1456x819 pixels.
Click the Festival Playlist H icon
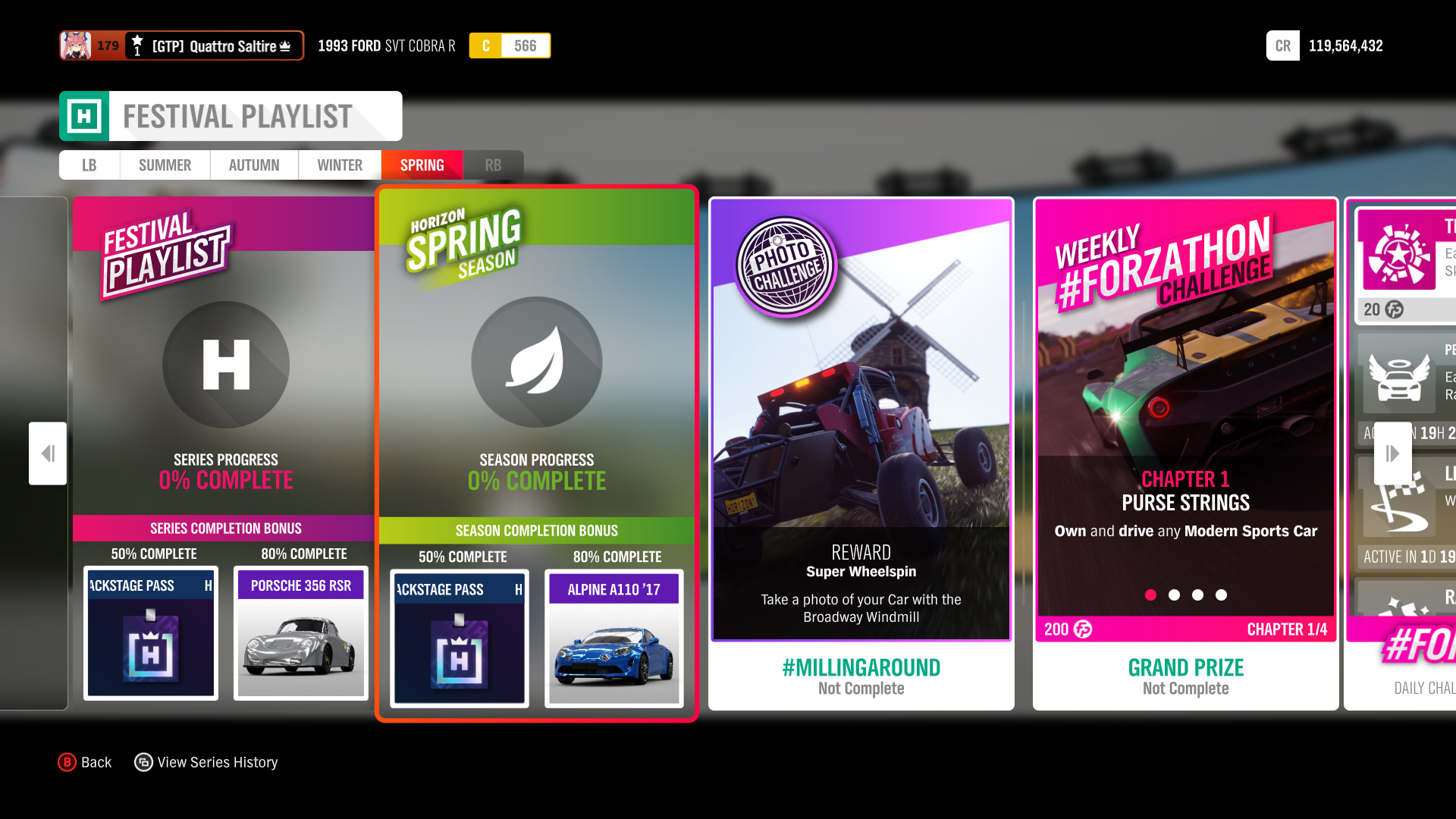pos(225,365)
